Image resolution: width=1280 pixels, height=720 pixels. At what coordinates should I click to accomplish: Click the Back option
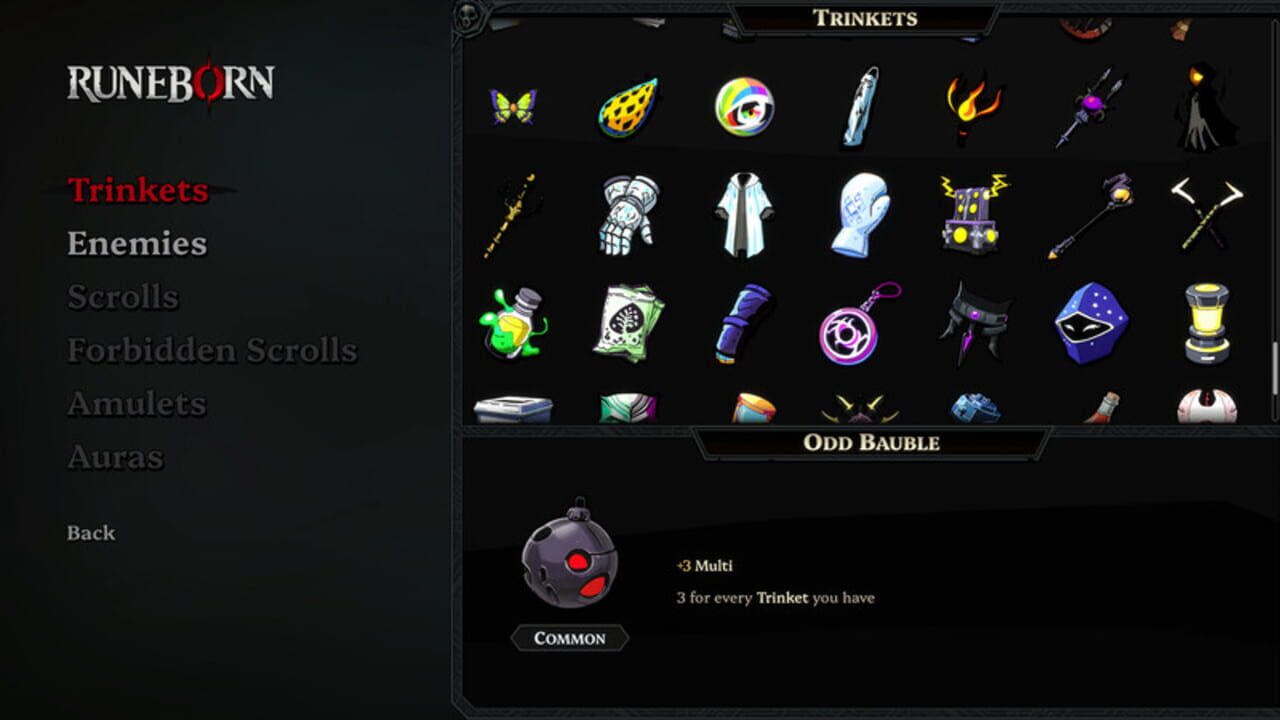[91, 533]
